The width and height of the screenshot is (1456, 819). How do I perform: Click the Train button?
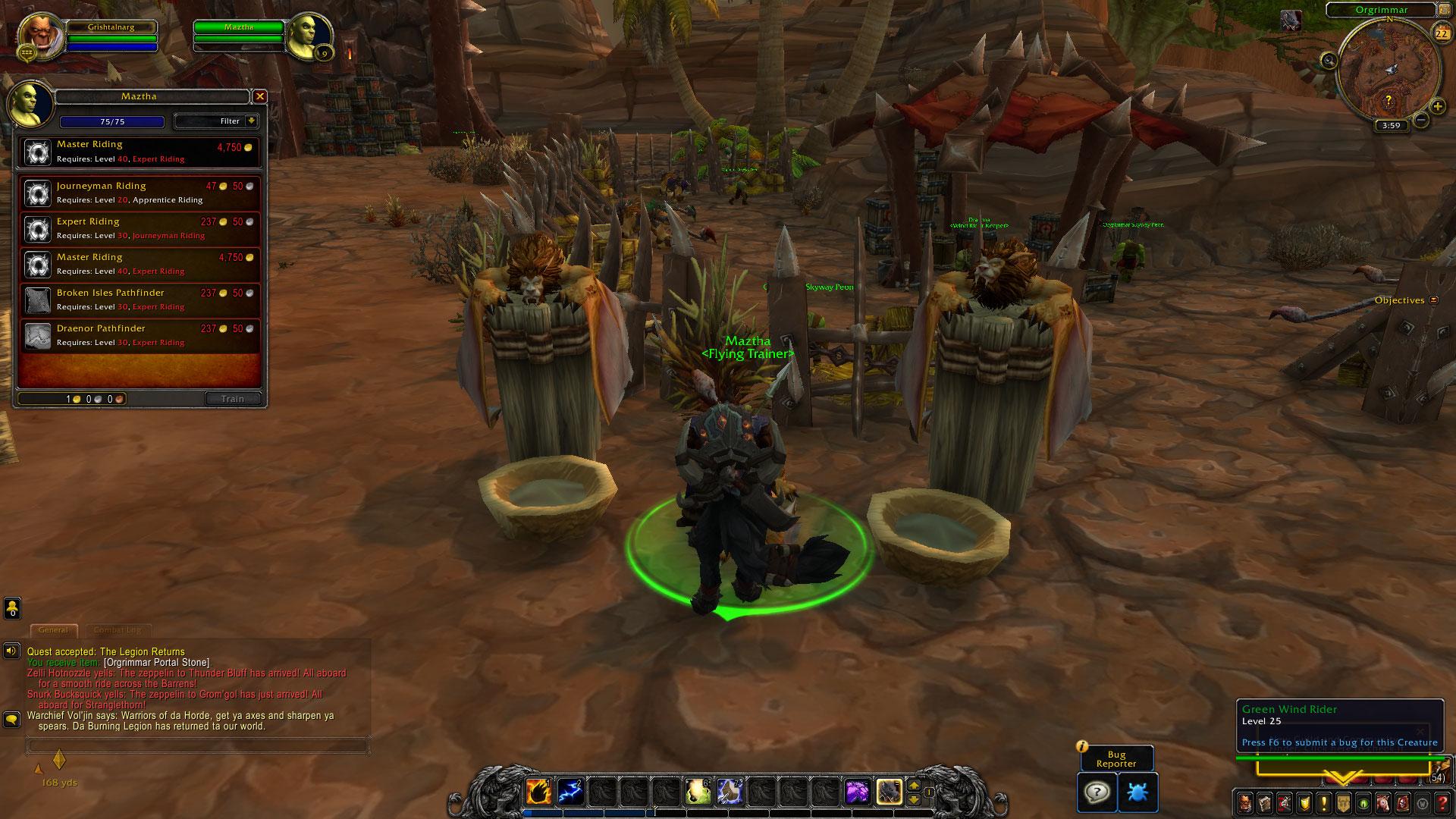pos(233,399)
